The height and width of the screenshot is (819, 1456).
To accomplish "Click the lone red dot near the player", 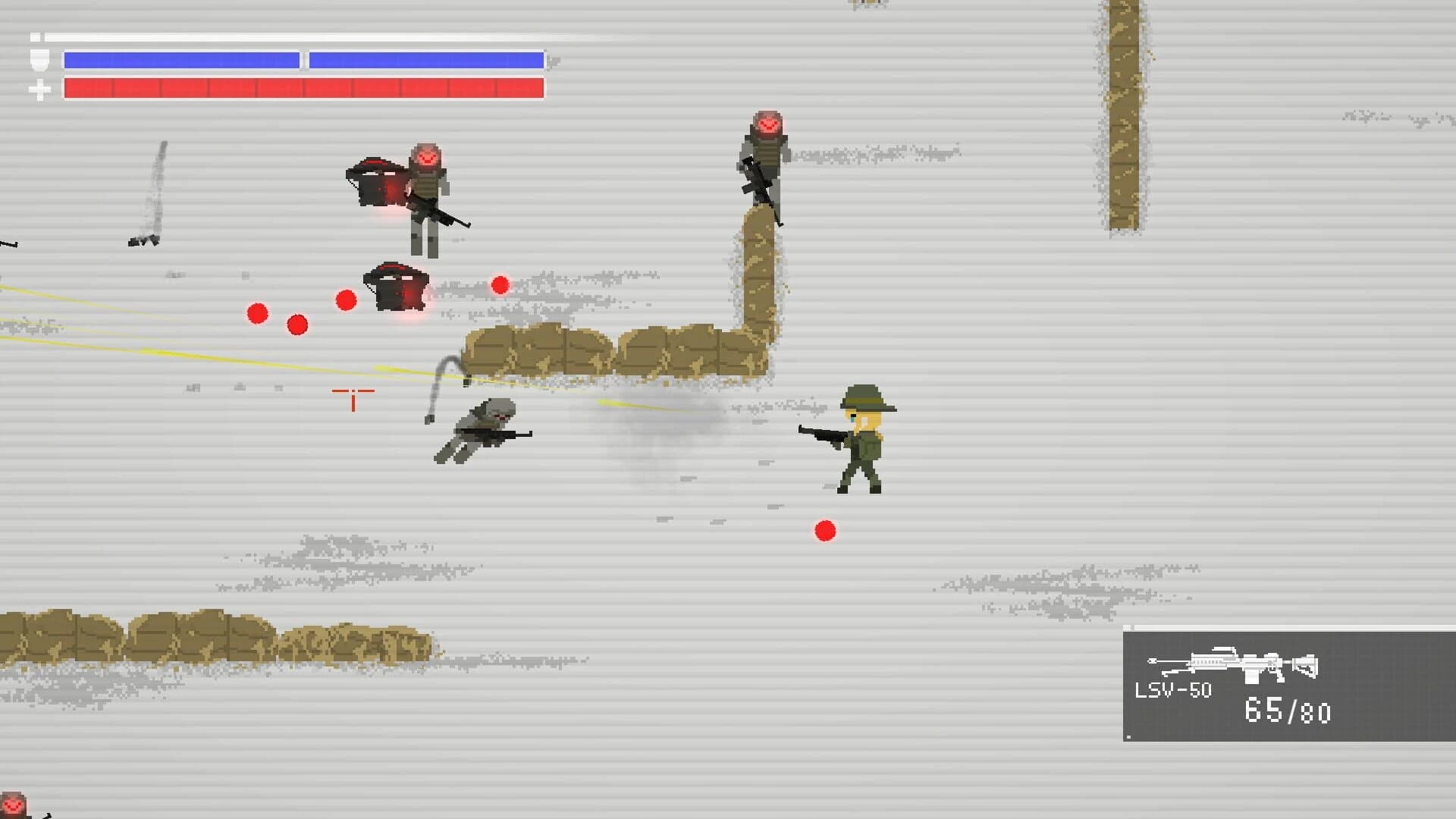I will 824,531.
